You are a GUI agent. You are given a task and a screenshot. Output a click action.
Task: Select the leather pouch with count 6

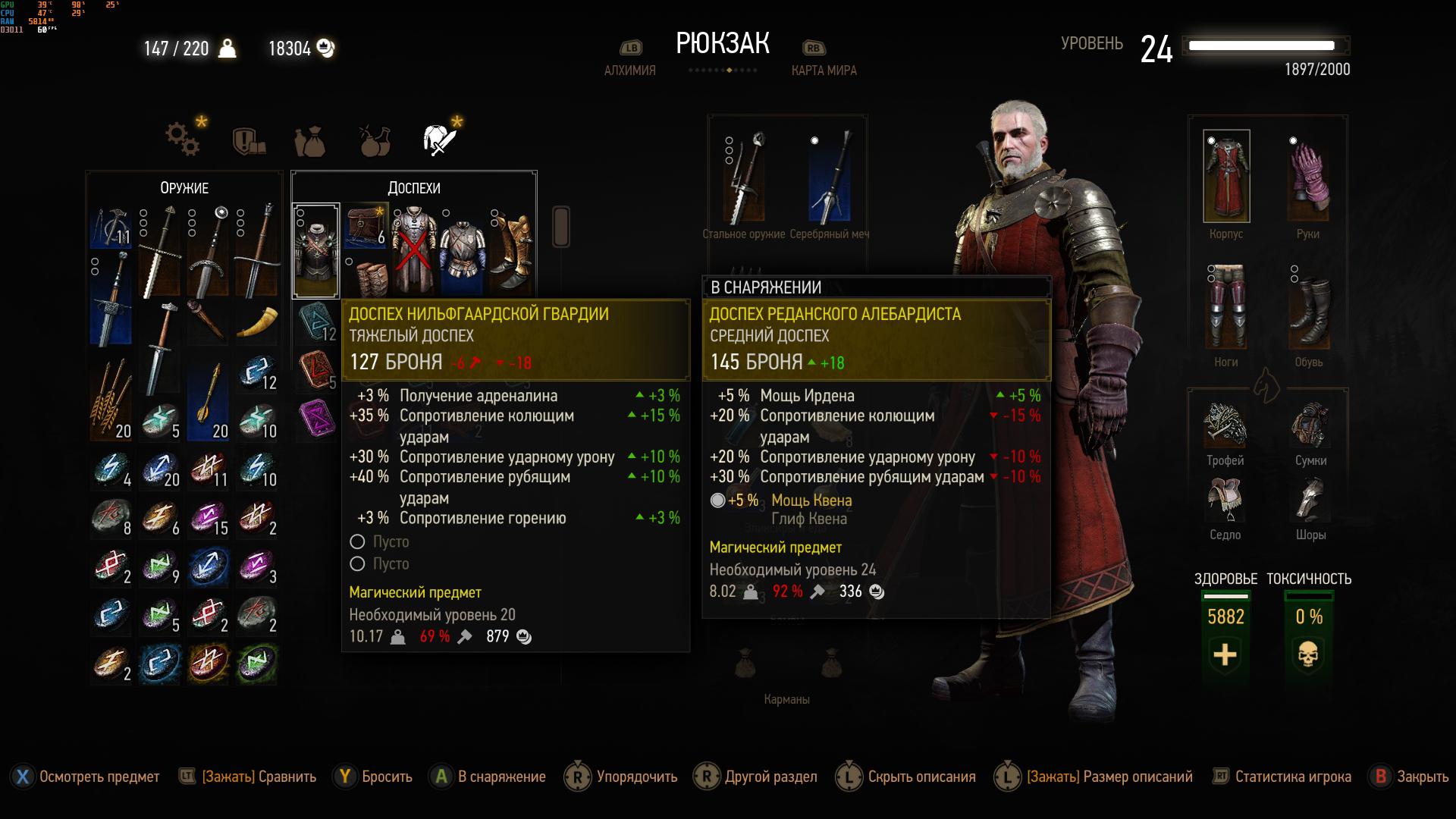pyautogui.click(x=366, y=226)
